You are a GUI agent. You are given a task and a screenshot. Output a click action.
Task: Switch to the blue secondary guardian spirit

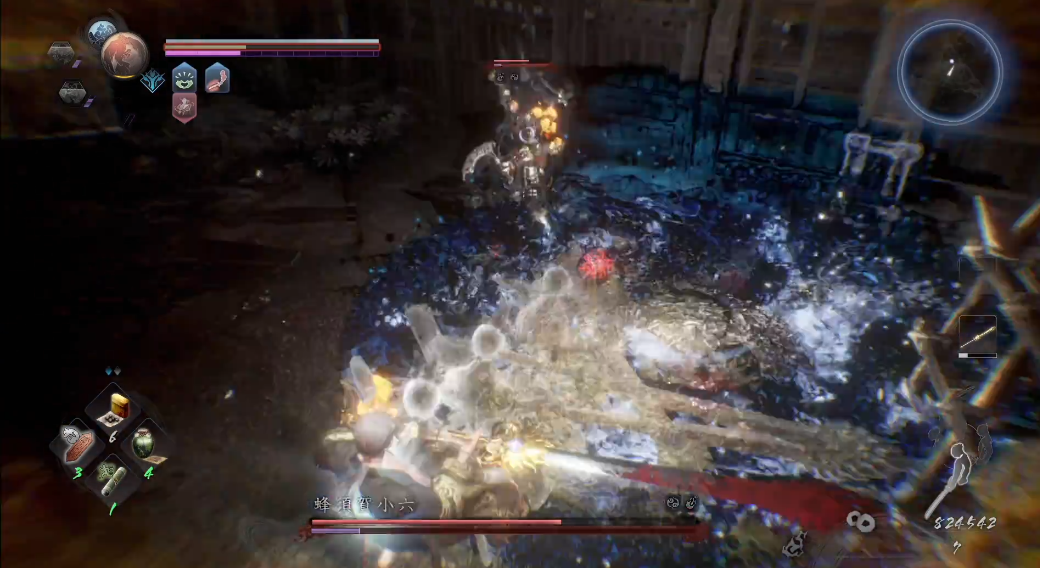click(102, 33)
